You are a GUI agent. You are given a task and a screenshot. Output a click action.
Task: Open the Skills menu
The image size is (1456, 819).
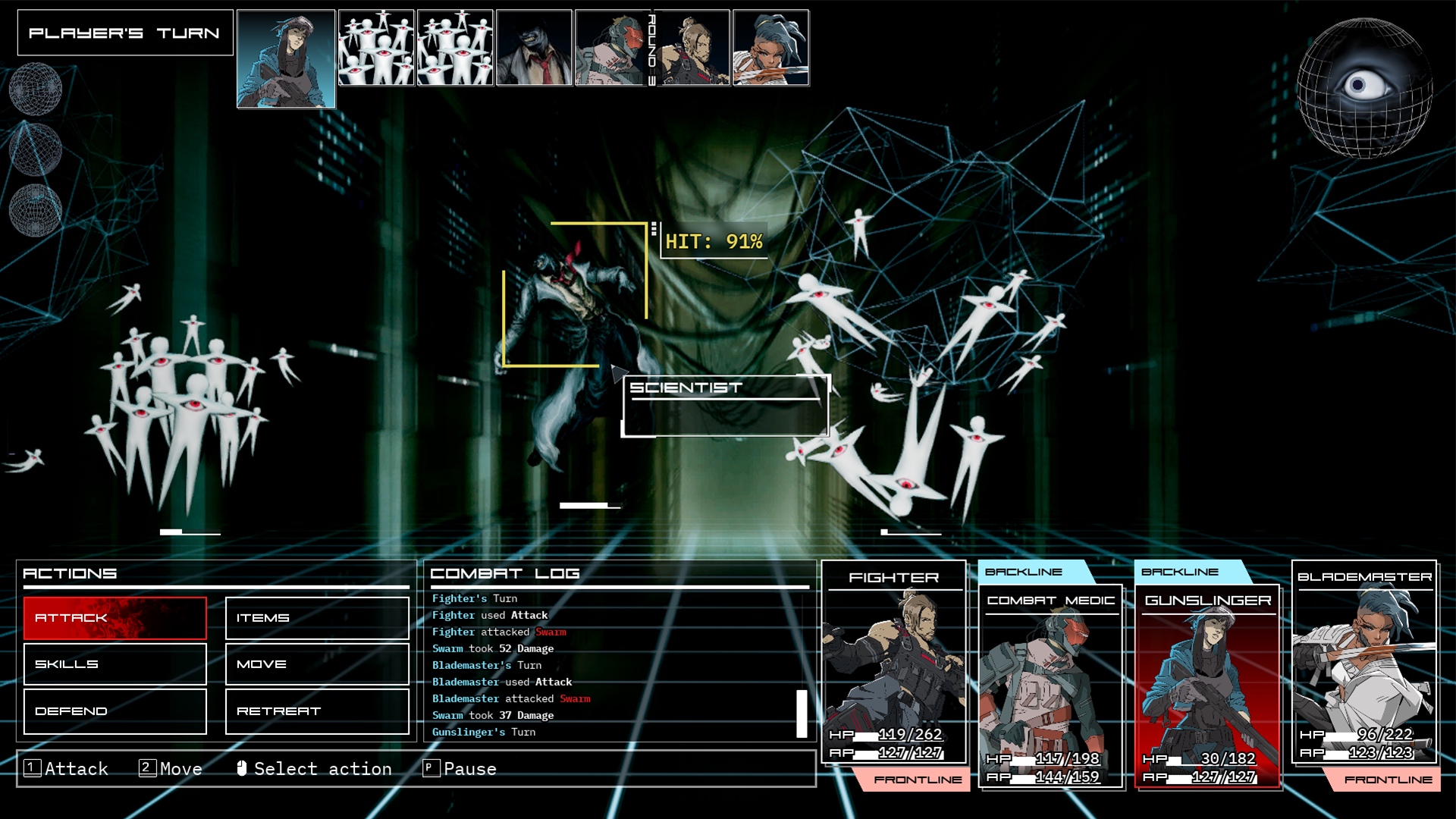click(115, 664)
